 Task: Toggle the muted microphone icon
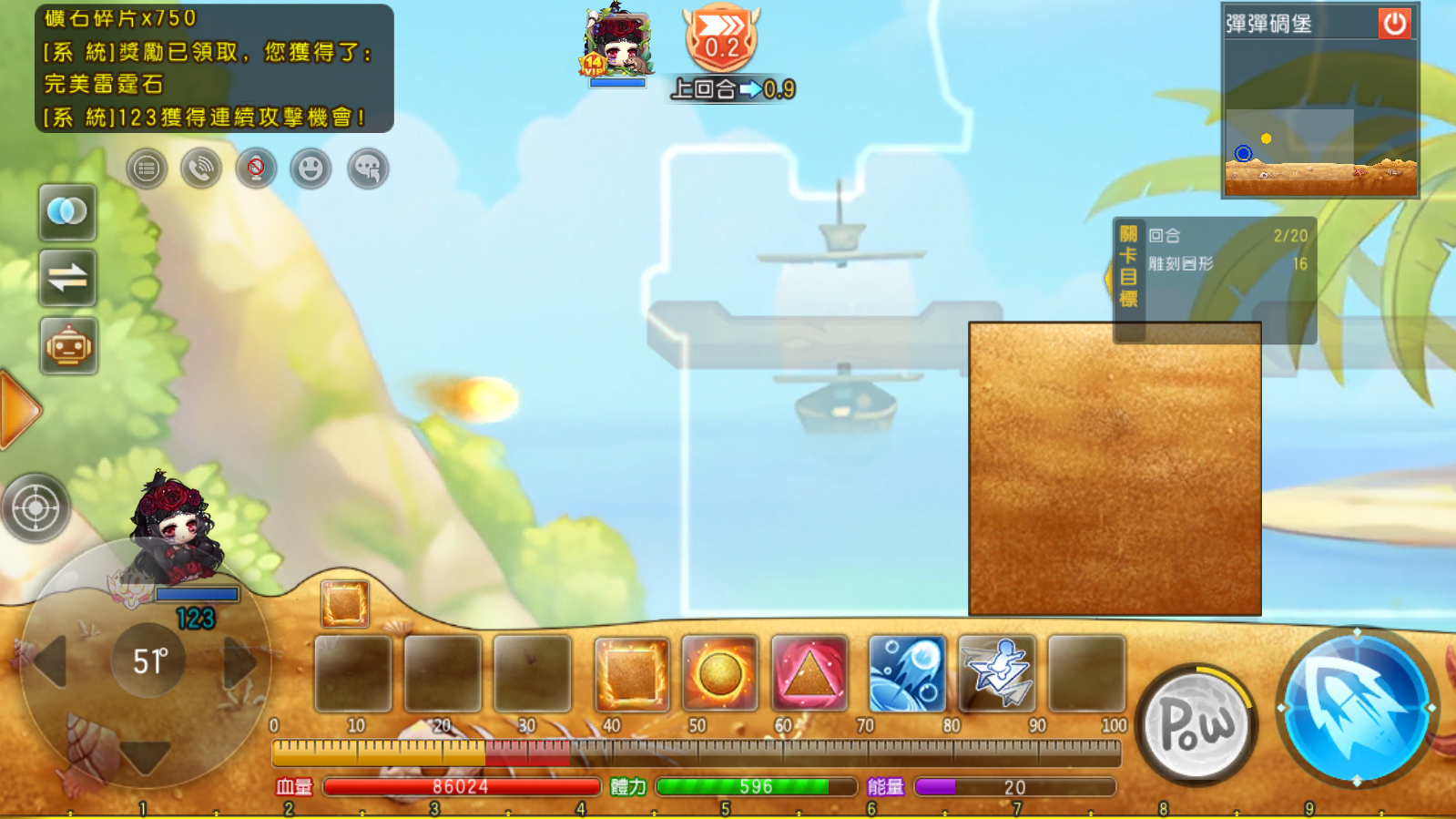(256, 169)
